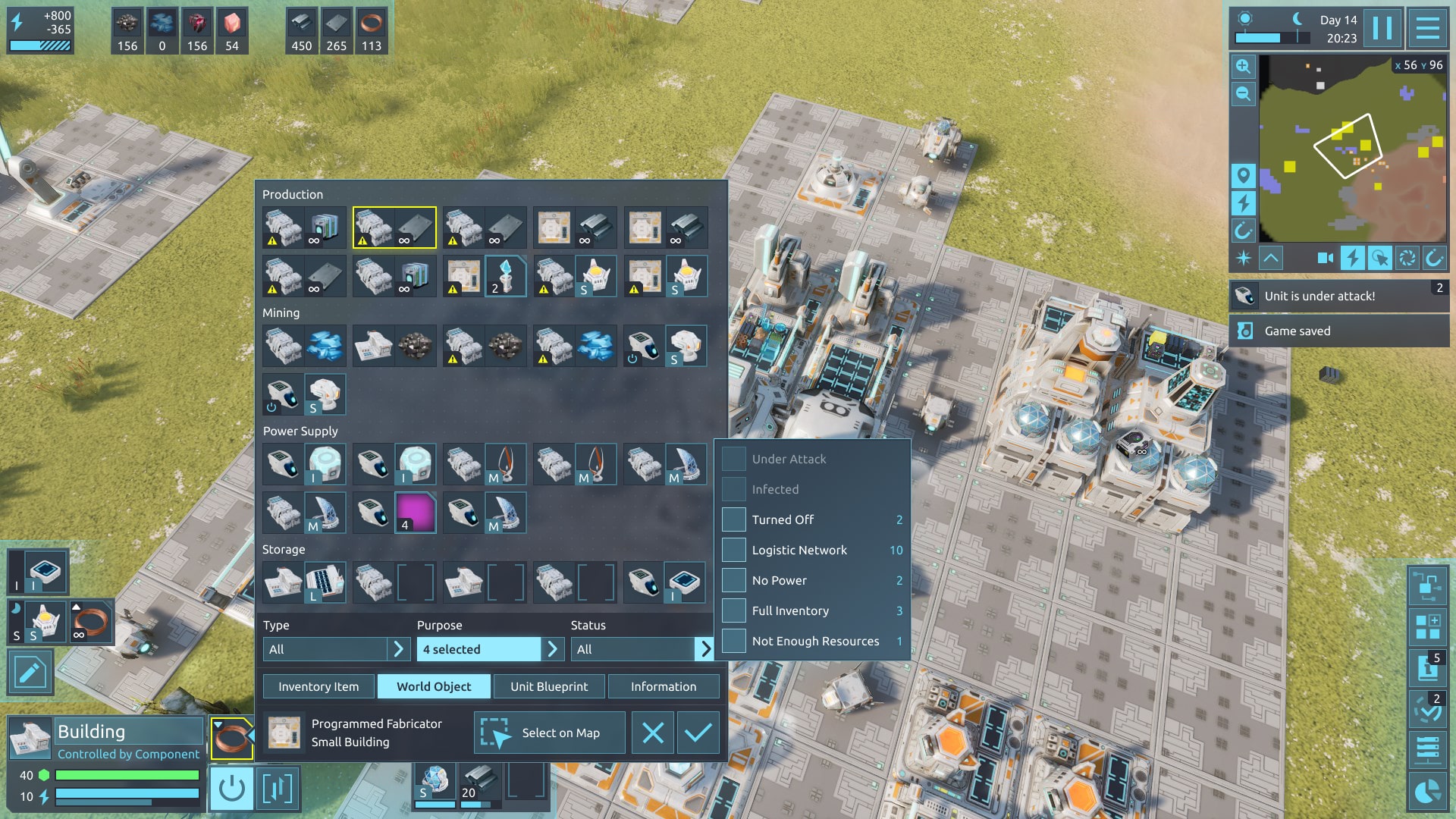The height and width of the screenshot is (819, 1456).
Task: Toggle the building power button
Action: [231, 789]
